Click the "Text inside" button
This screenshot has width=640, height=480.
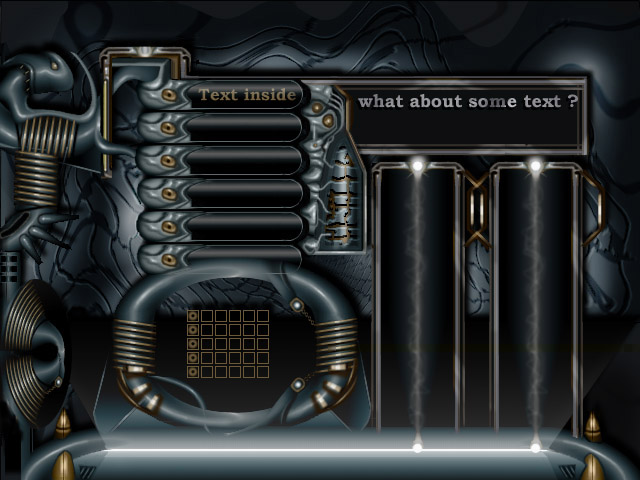point(246,95)
